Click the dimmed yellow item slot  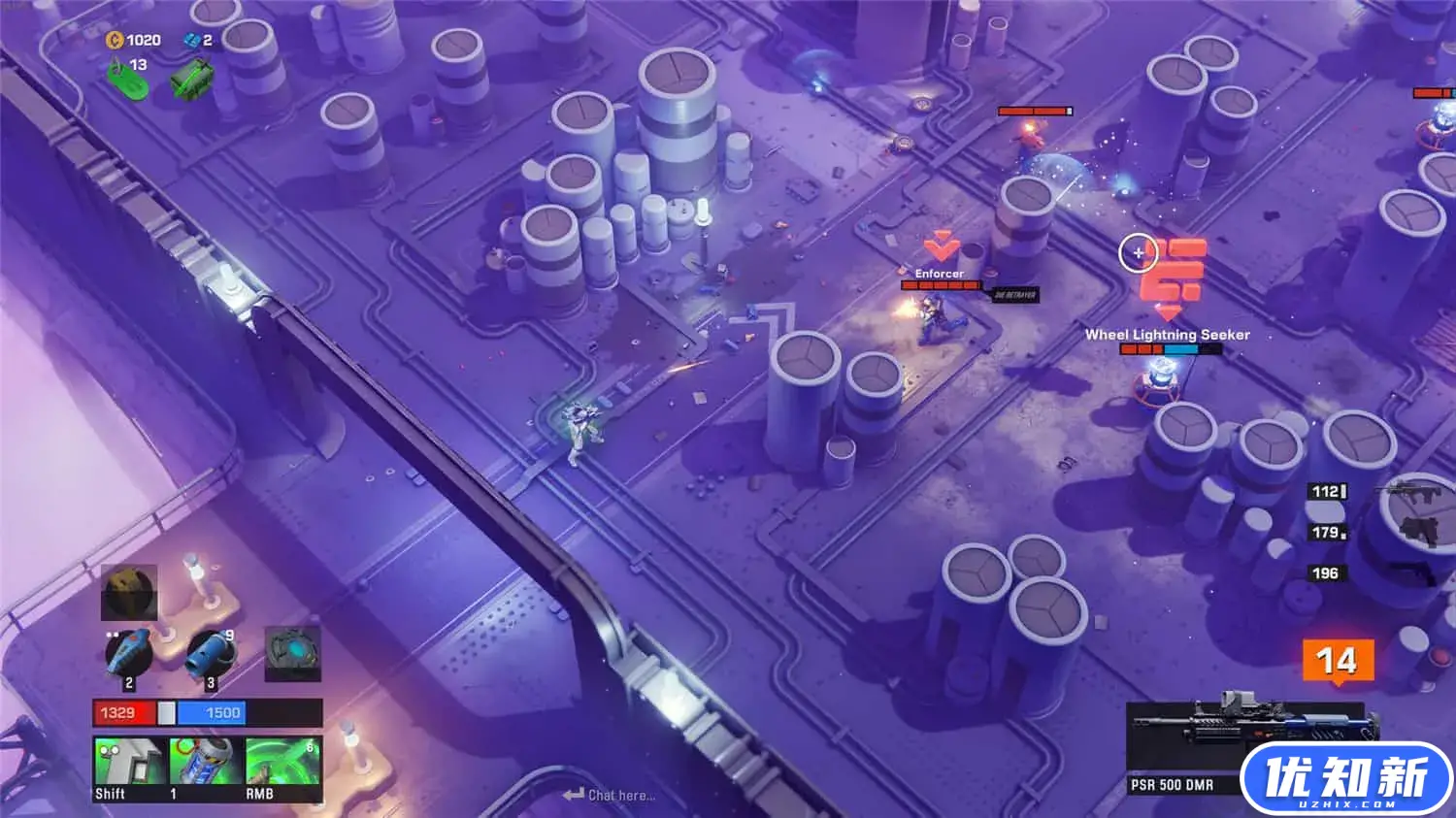pos(129,592)
